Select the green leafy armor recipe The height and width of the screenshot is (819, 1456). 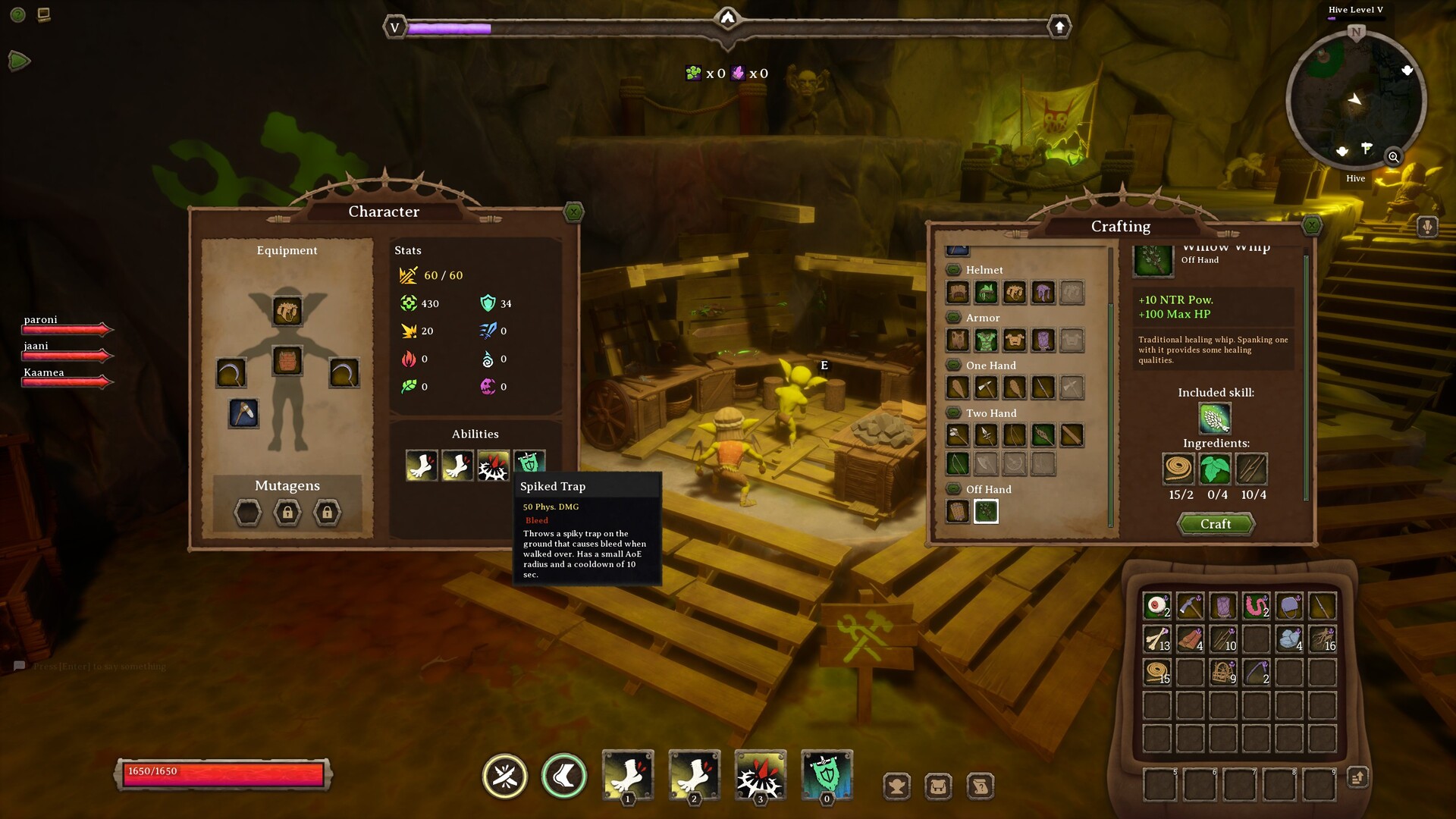[986, 340]
